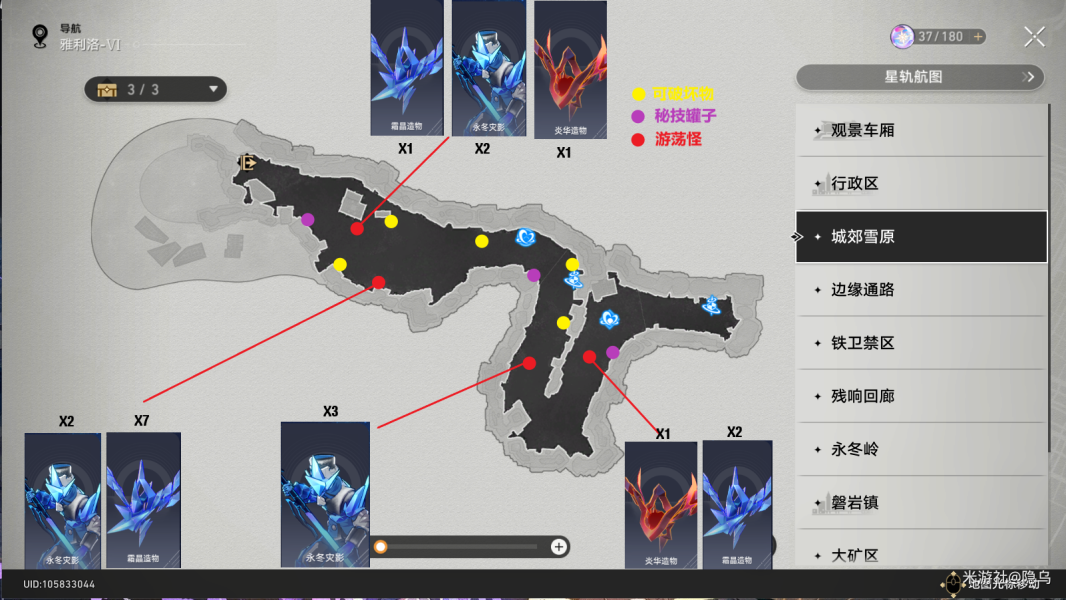
Task: Choose the highlighted 城郊雪原 area
Action: 921,237
